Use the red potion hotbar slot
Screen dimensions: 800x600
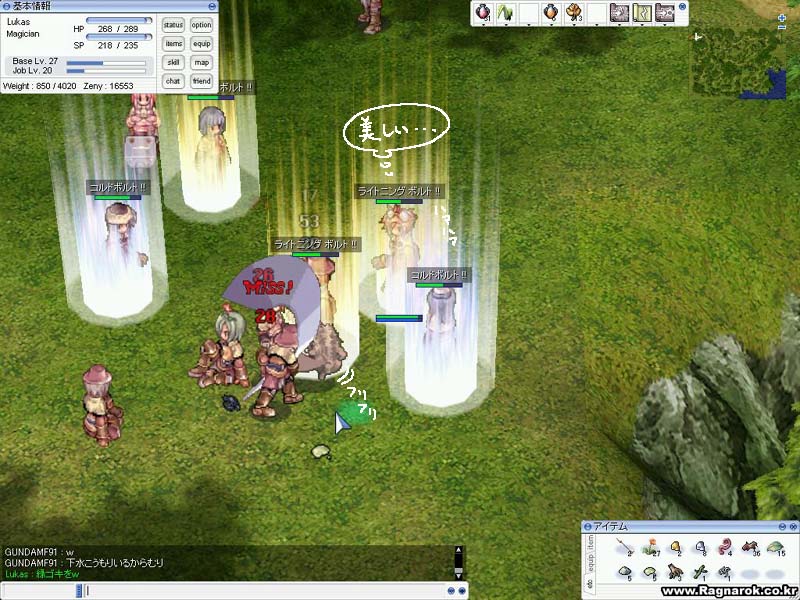(x=482, y=13)
